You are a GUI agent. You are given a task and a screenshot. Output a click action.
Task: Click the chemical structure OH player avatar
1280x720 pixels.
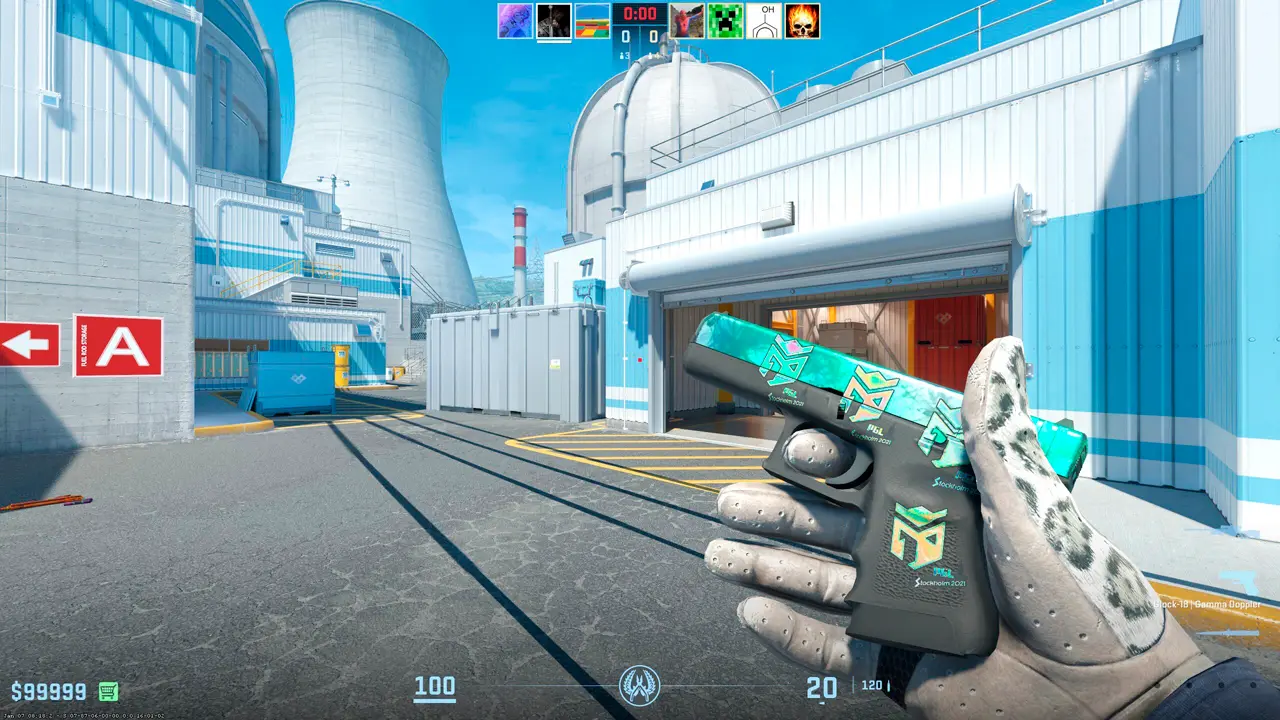click(764, 21)
